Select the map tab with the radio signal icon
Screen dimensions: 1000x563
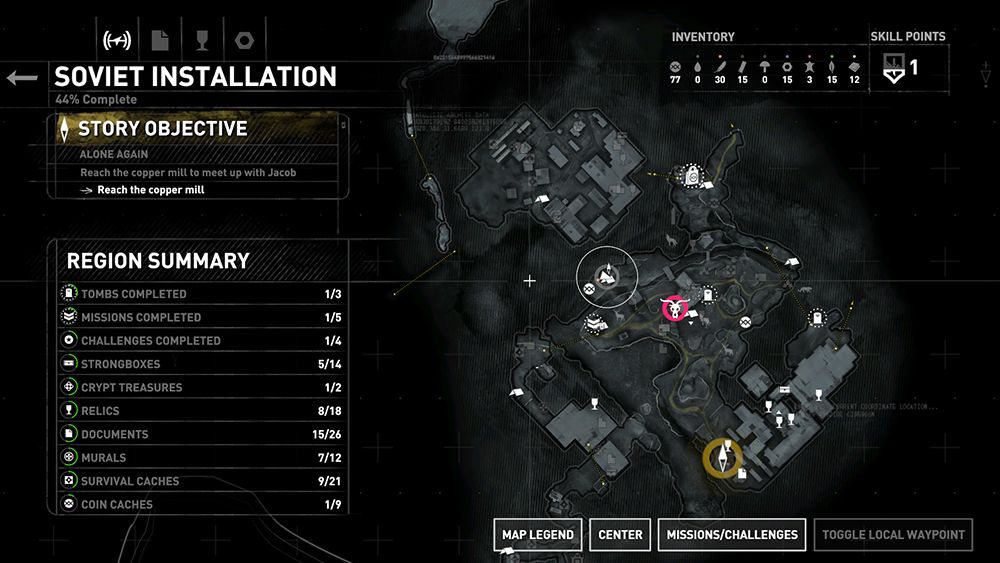tap(118, 41)
